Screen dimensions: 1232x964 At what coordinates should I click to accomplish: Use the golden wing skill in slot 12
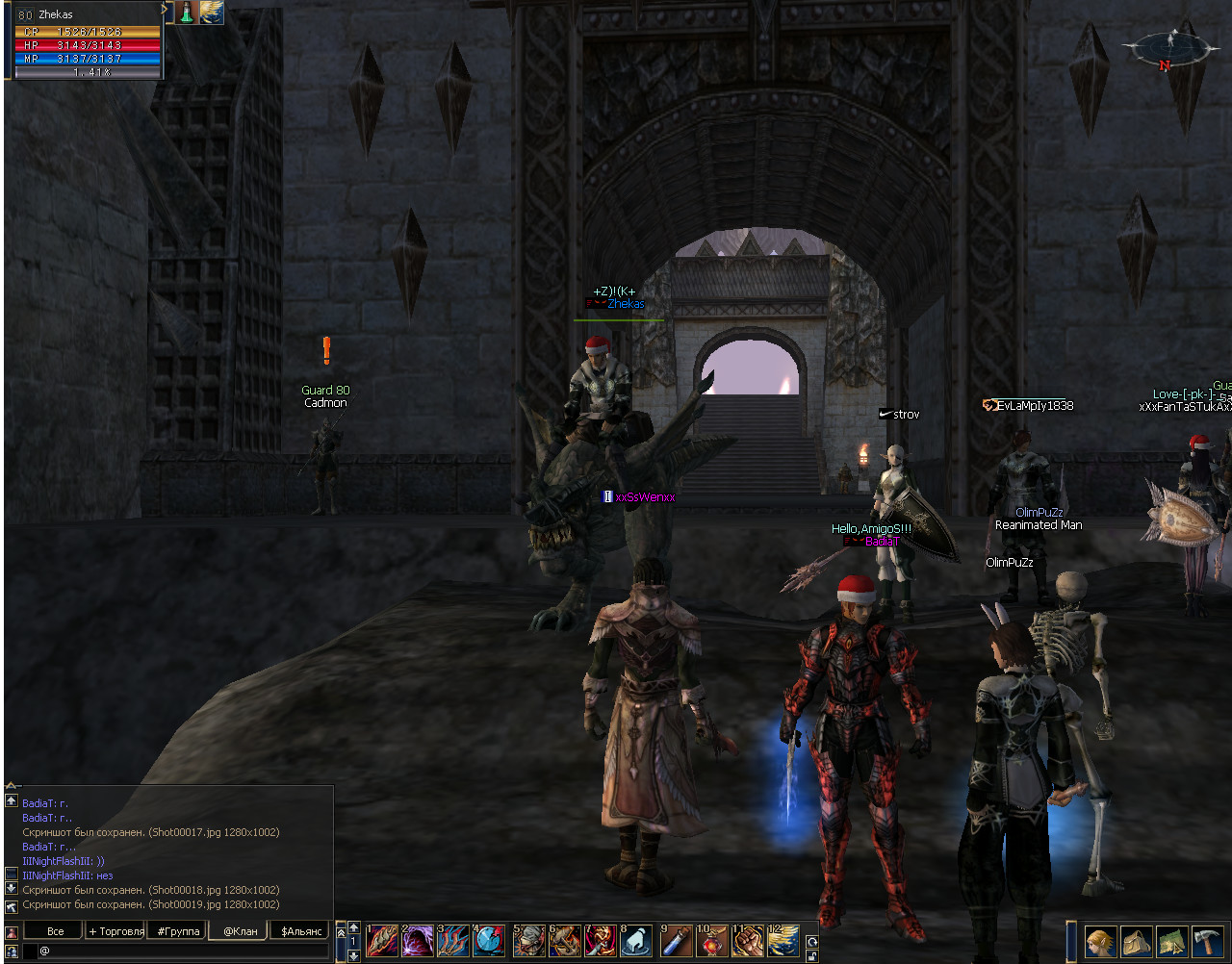783,940
